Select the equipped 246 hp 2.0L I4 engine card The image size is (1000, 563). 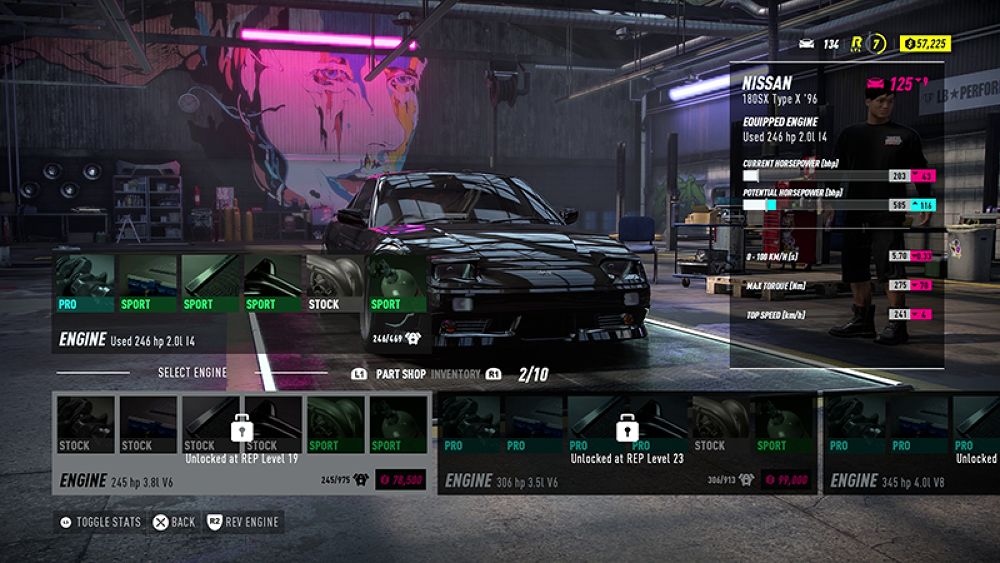(241, 302)
